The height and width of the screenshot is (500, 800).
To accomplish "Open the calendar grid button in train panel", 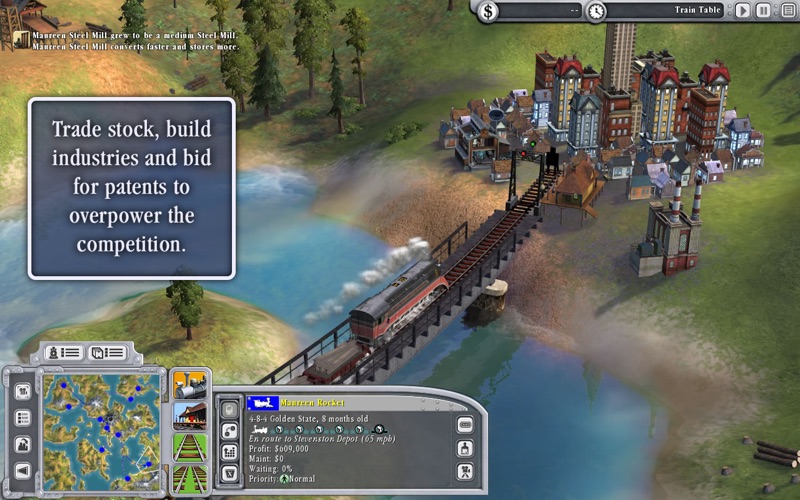I will 228,452.
